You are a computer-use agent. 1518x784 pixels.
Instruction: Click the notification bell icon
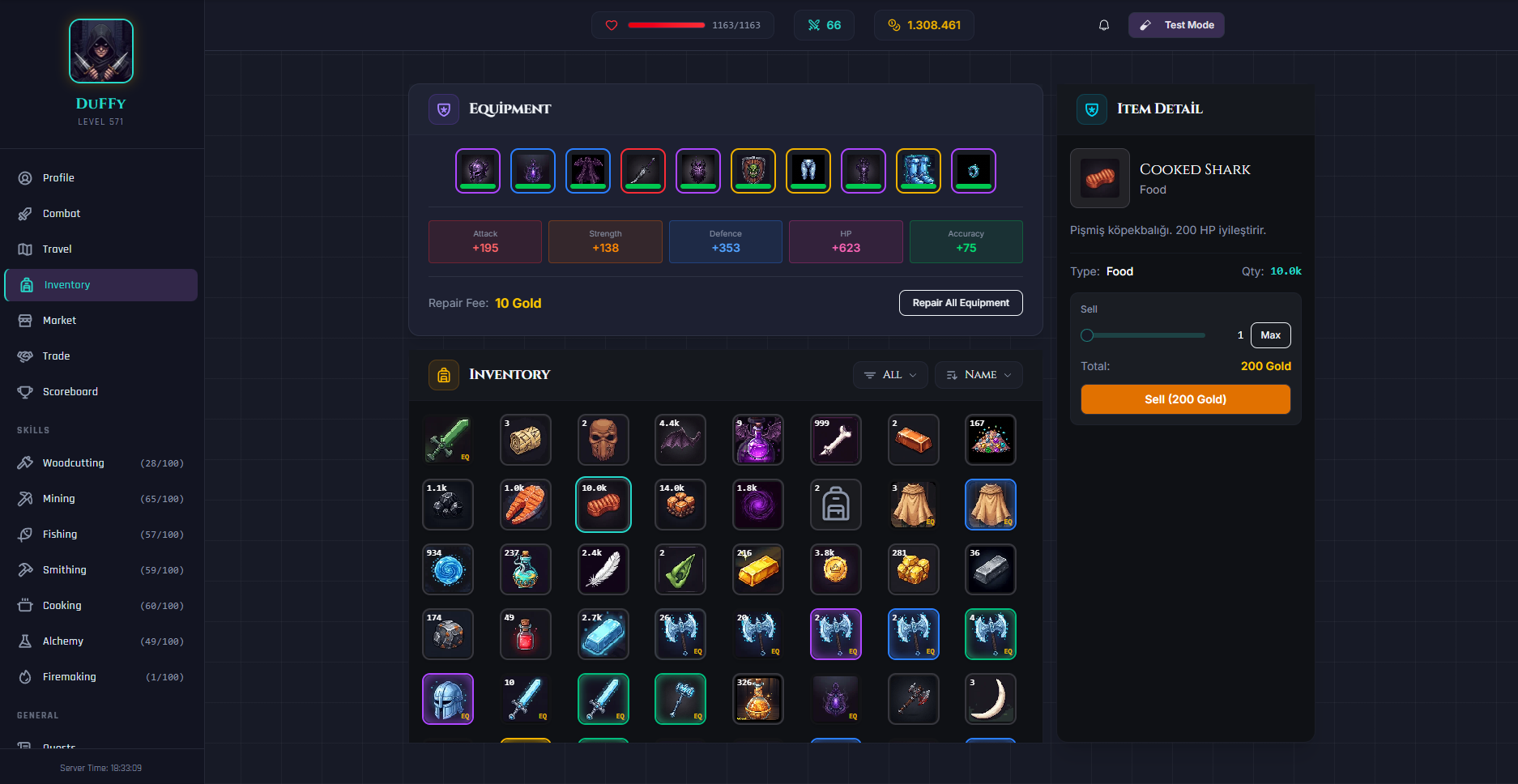coord(1103,24)
